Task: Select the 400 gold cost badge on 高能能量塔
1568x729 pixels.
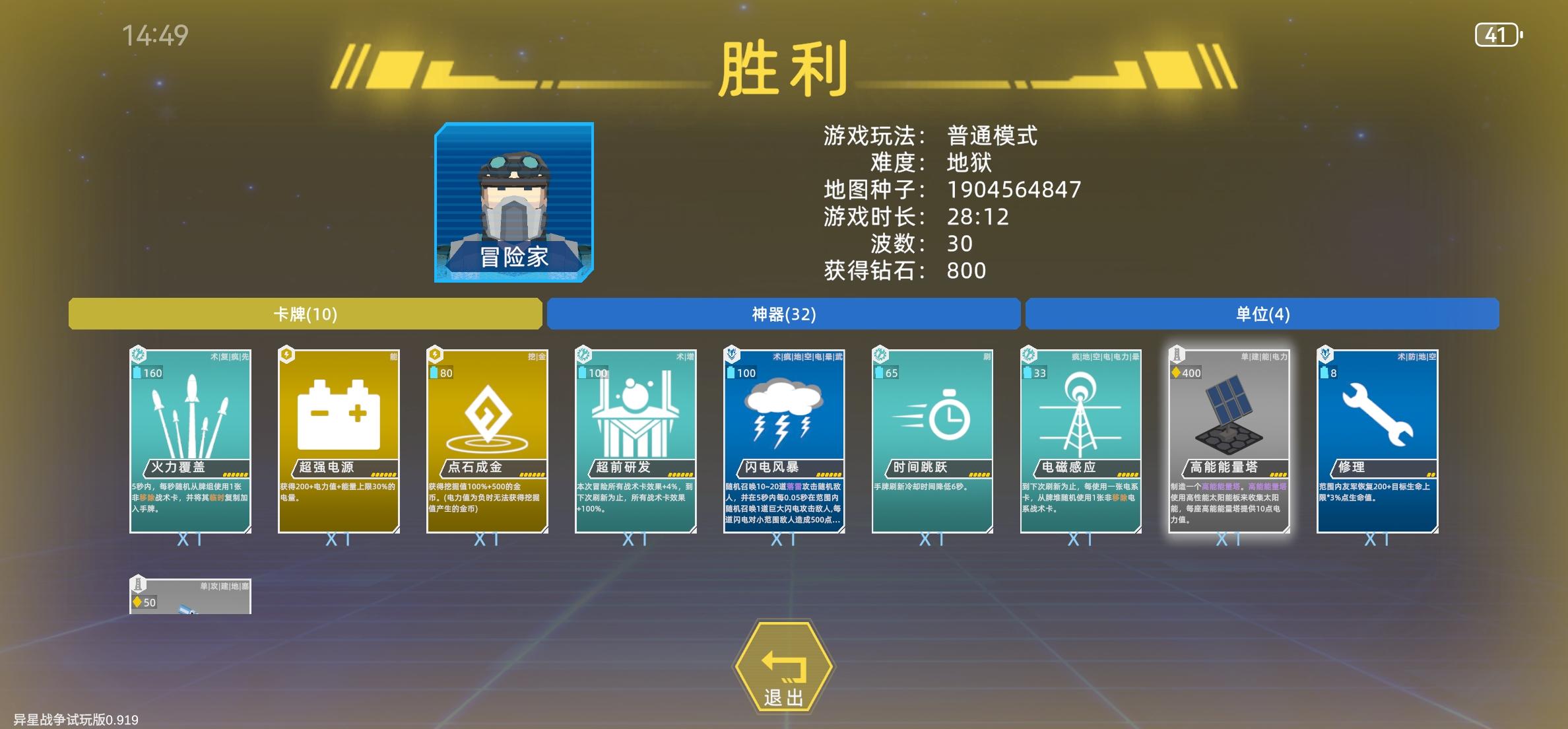Action: point(1187,372)
